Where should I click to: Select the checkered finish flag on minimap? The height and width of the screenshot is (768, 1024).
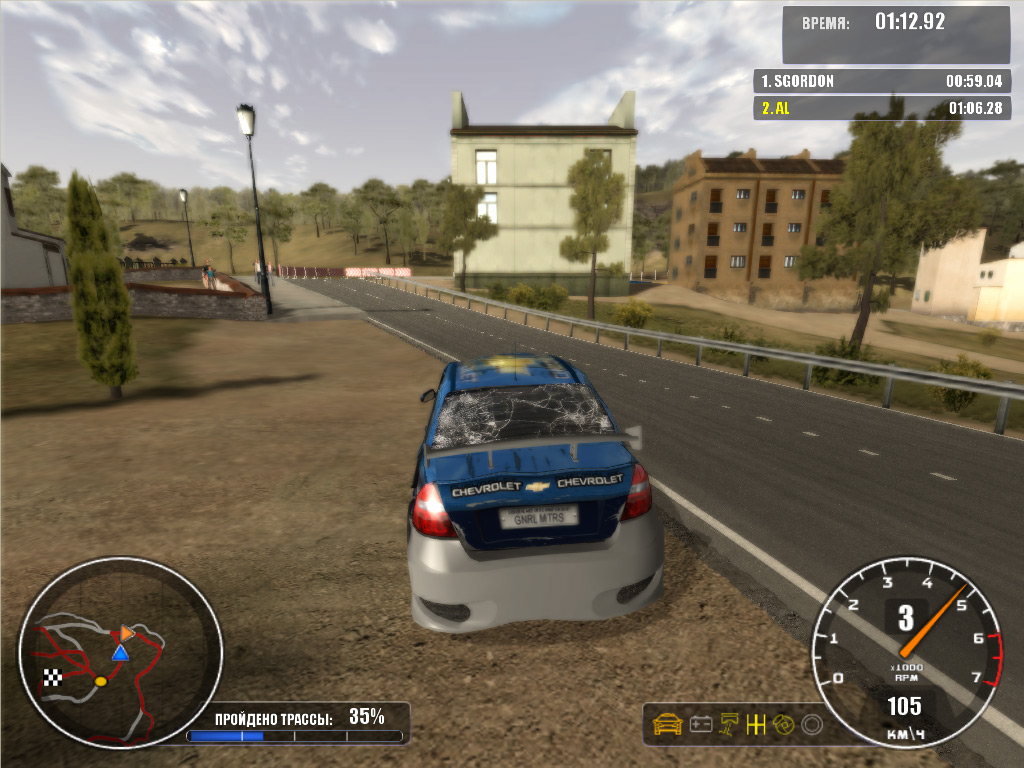point(53,677)
